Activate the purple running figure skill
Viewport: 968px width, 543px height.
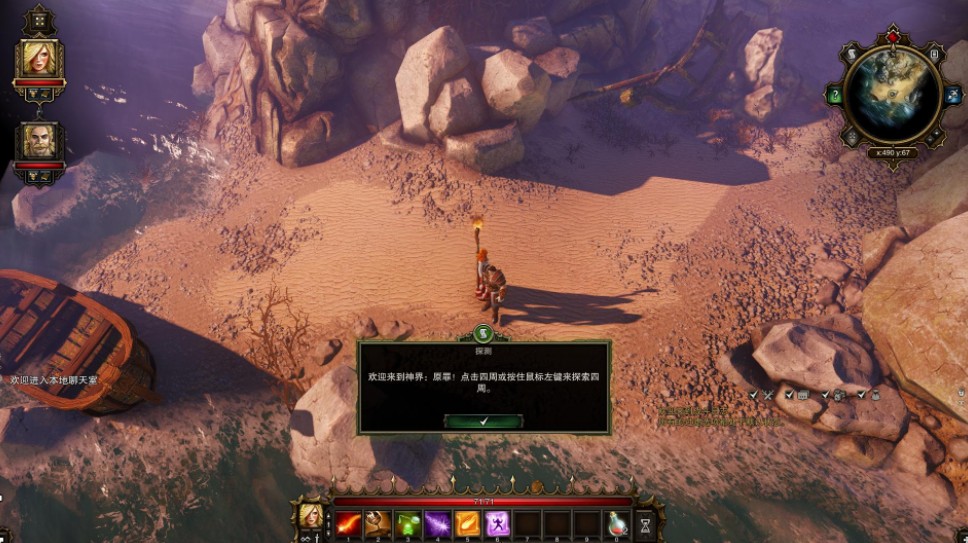(498, 523)
